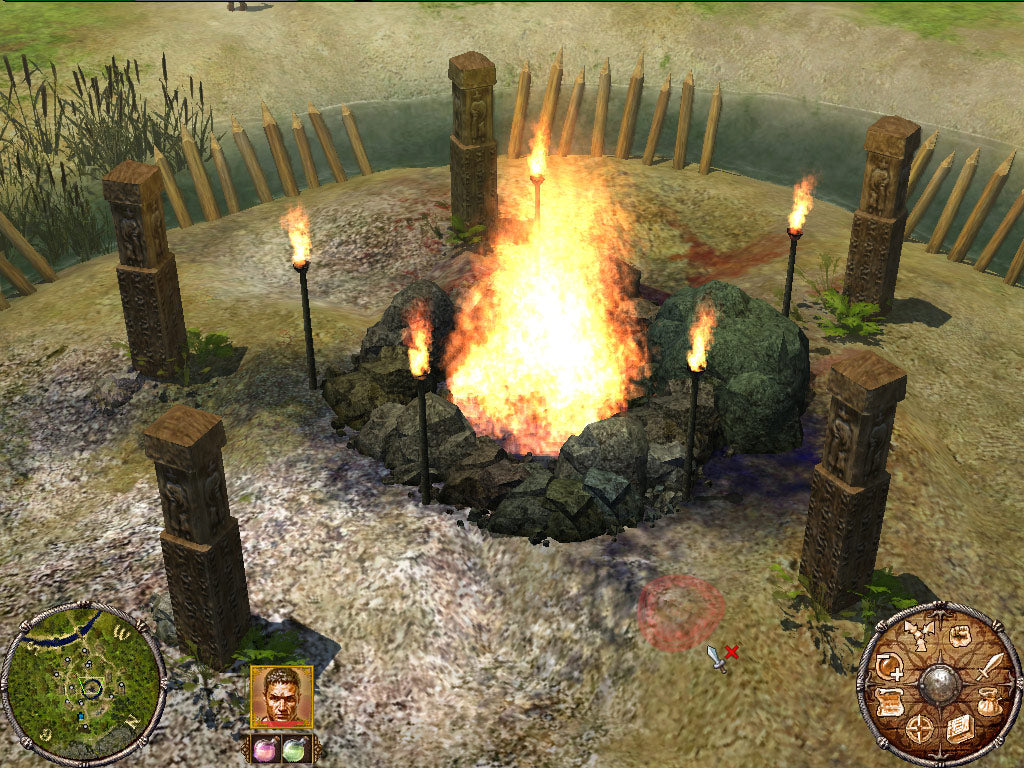This screenshot has width=1024, height=768.
Task: Click the crossed axes icon on shield
Action: (x=917, y=634)
